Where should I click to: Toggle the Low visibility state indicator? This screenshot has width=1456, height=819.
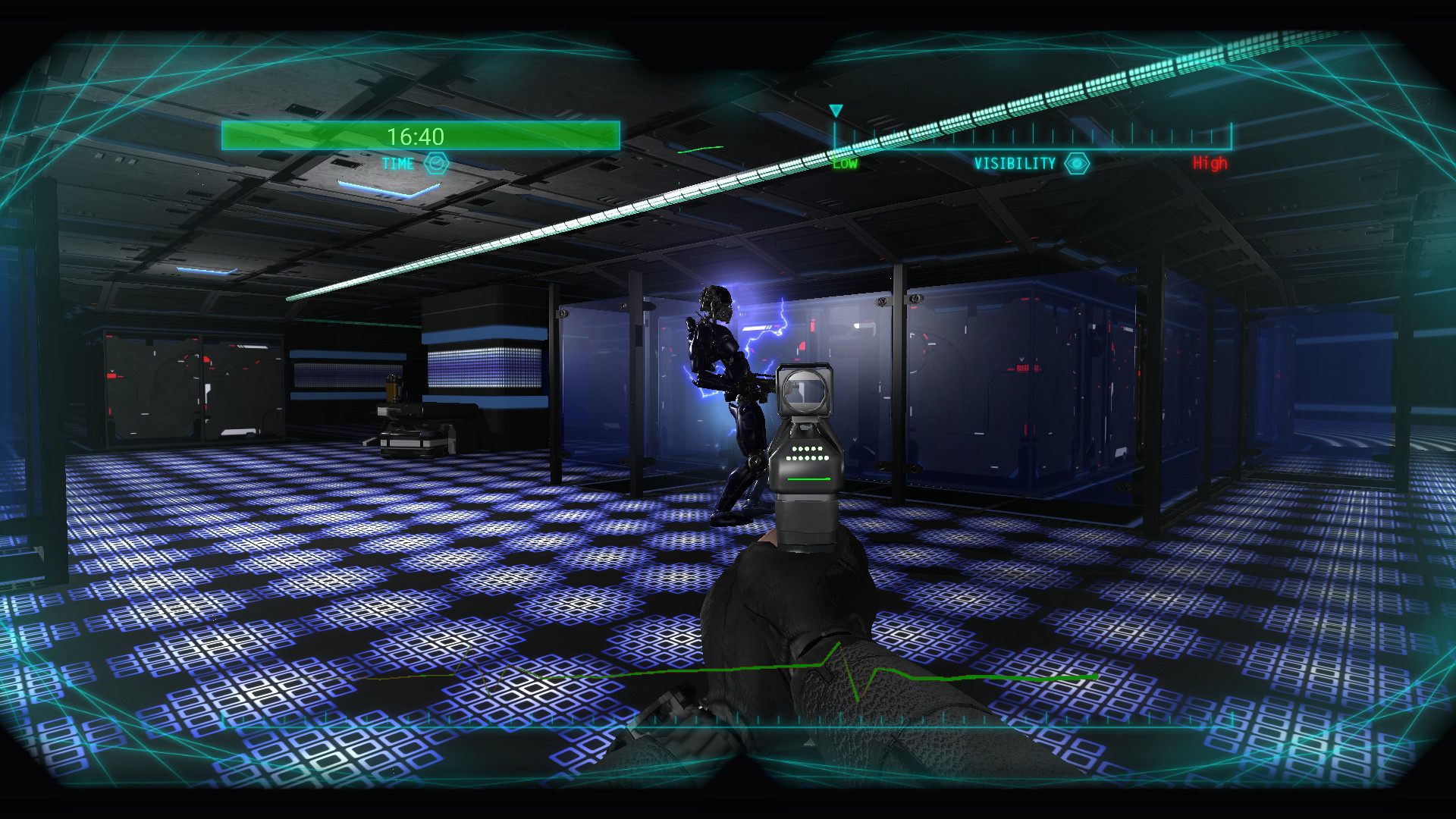tap(844, 162)
